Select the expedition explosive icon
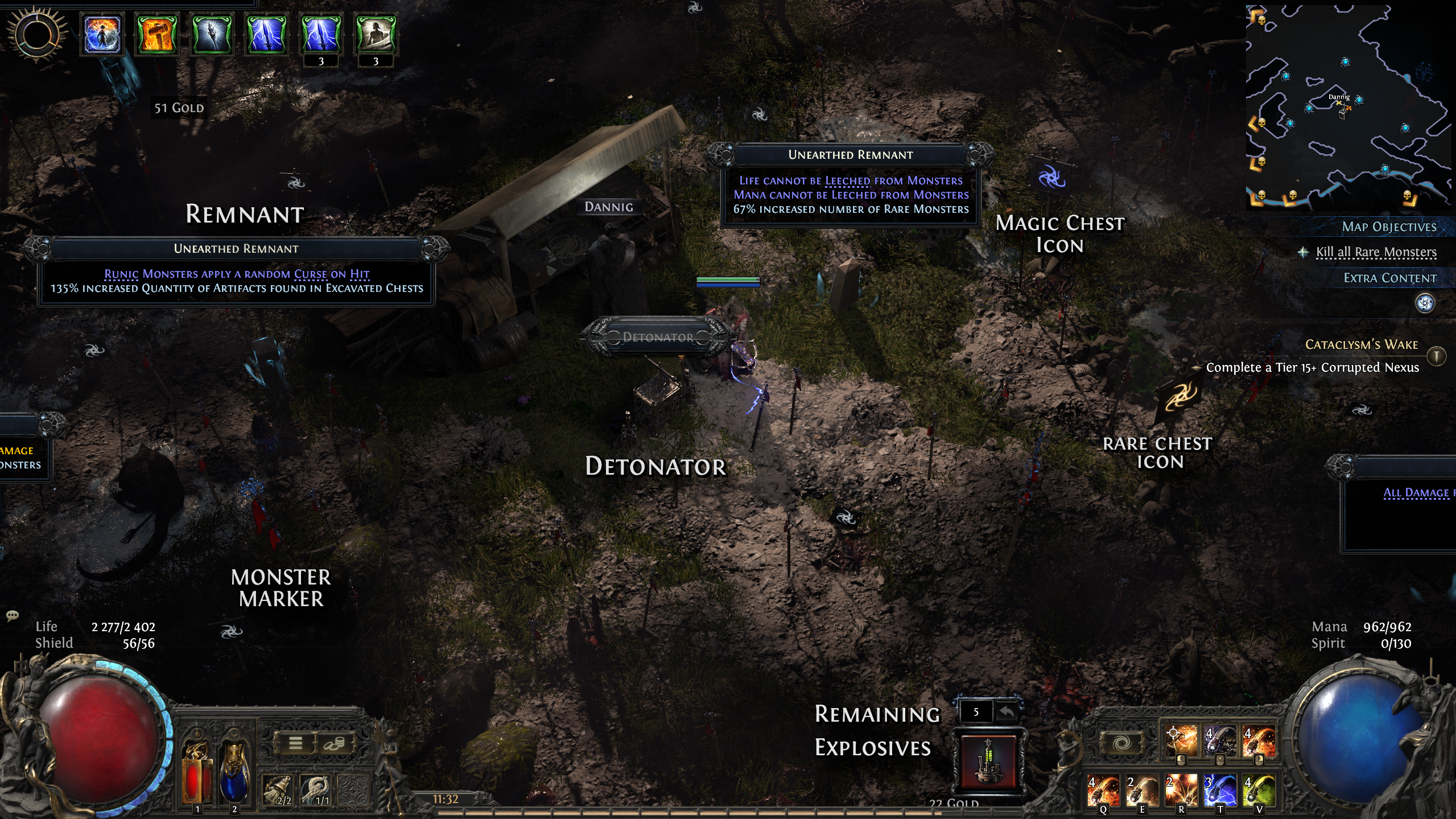This screenshot has width=1456, height=819. (989, 760)
